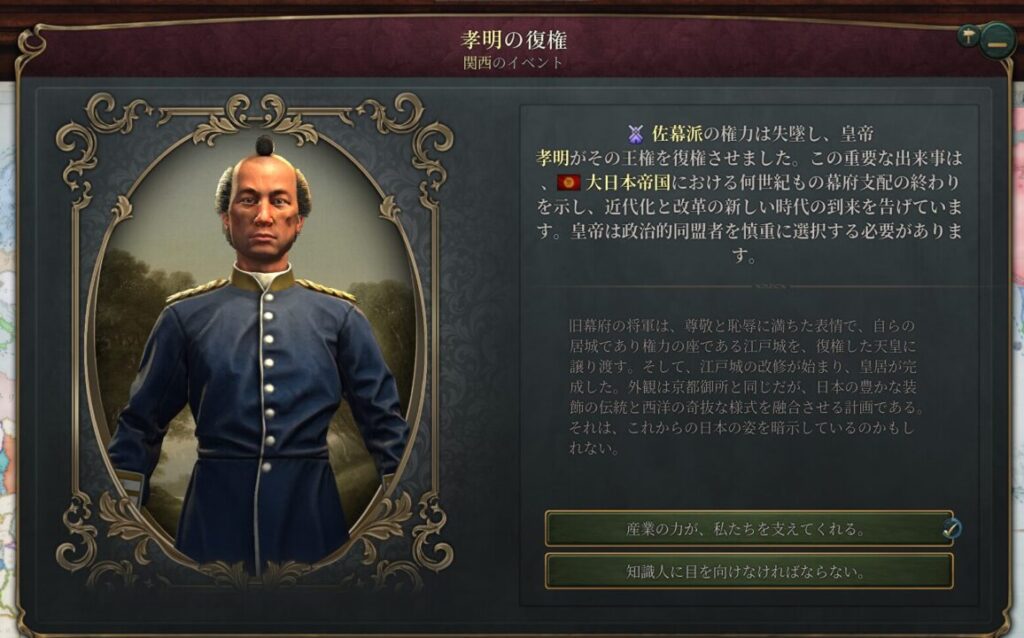Click the emperor portrait in the ornate frame
The width and height of the screenshot is (1024, 638).
coord(260,340)
